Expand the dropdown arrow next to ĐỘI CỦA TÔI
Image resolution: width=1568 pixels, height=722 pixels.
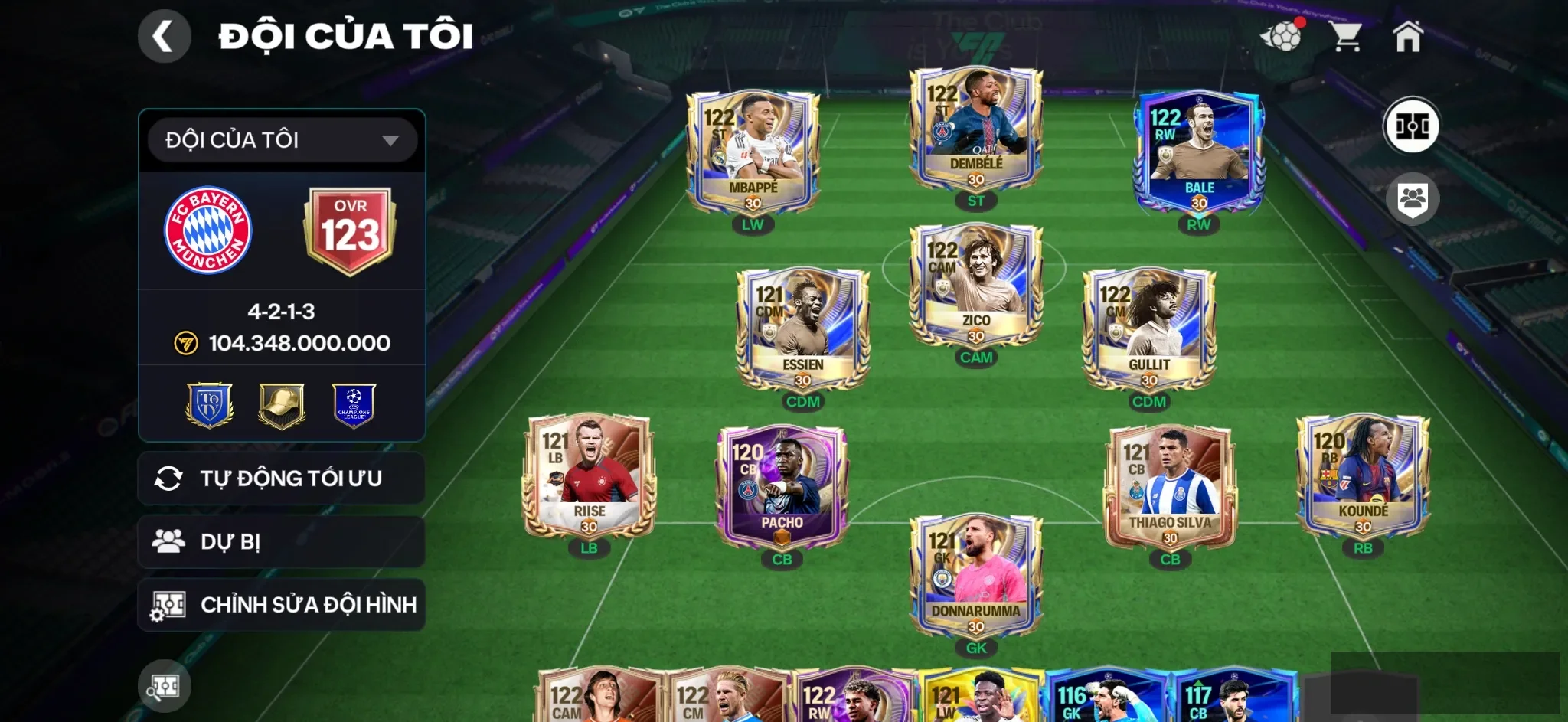click(393, 141)
